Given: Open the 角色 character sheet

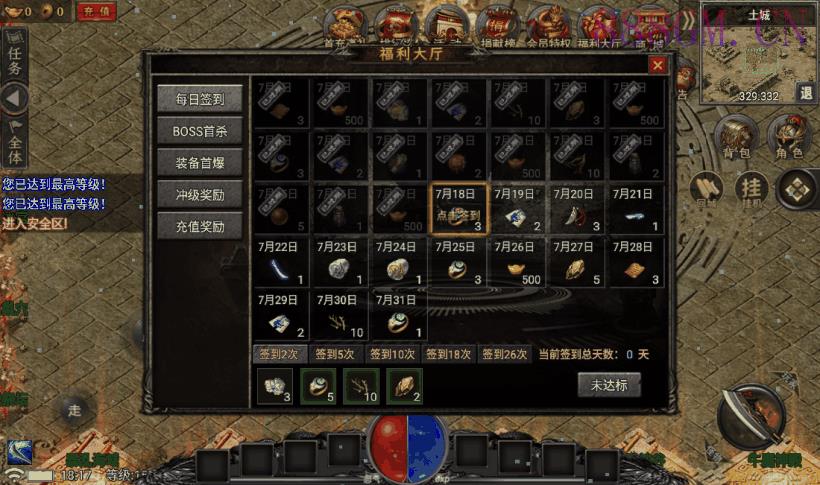Looking at the screenshot, I should (789, 138).
